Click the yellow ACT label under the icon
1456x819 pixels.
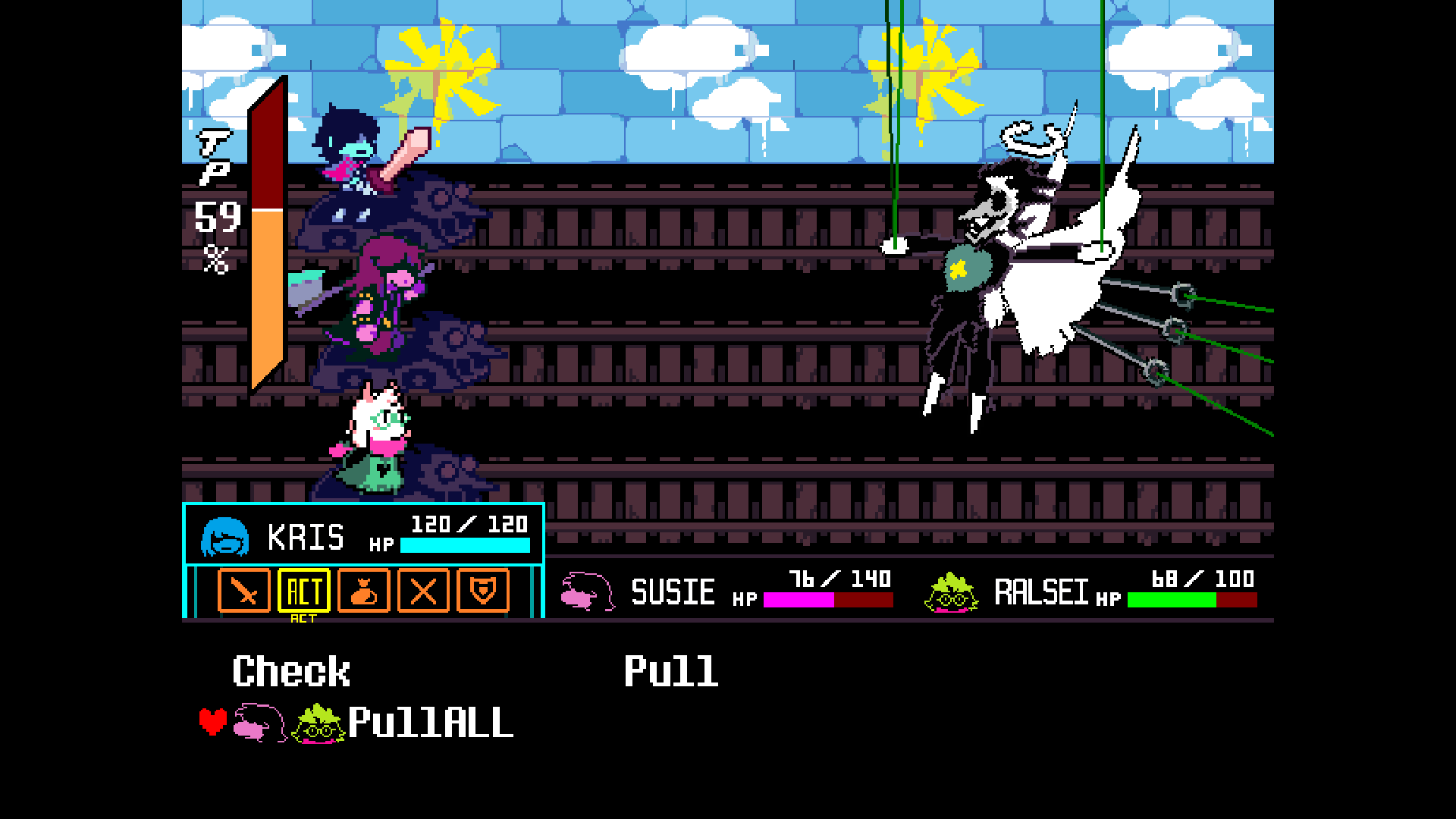click(x=303, y=618)
